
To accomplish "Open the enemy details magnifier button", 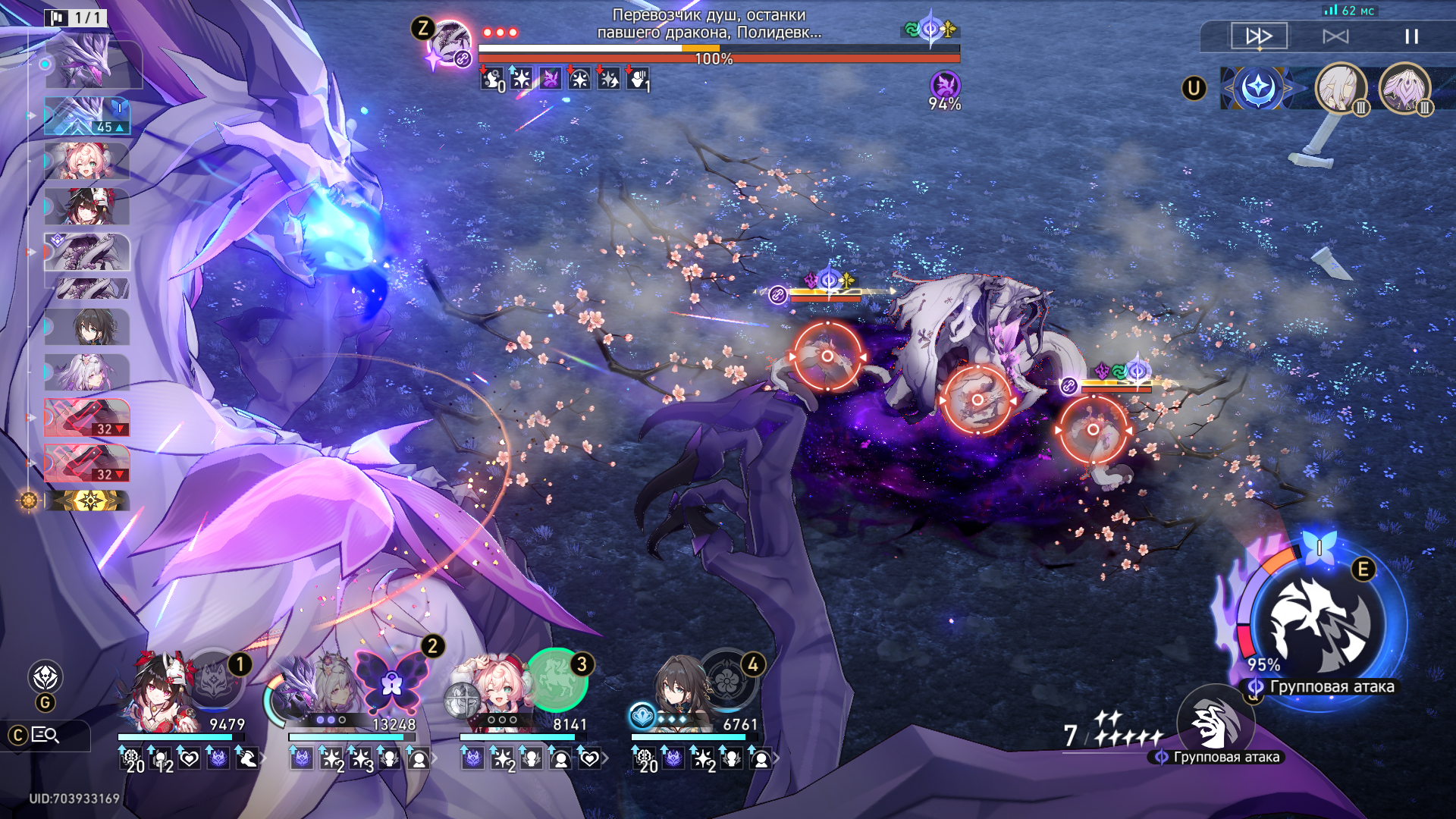I will click(x=45, y=735).
